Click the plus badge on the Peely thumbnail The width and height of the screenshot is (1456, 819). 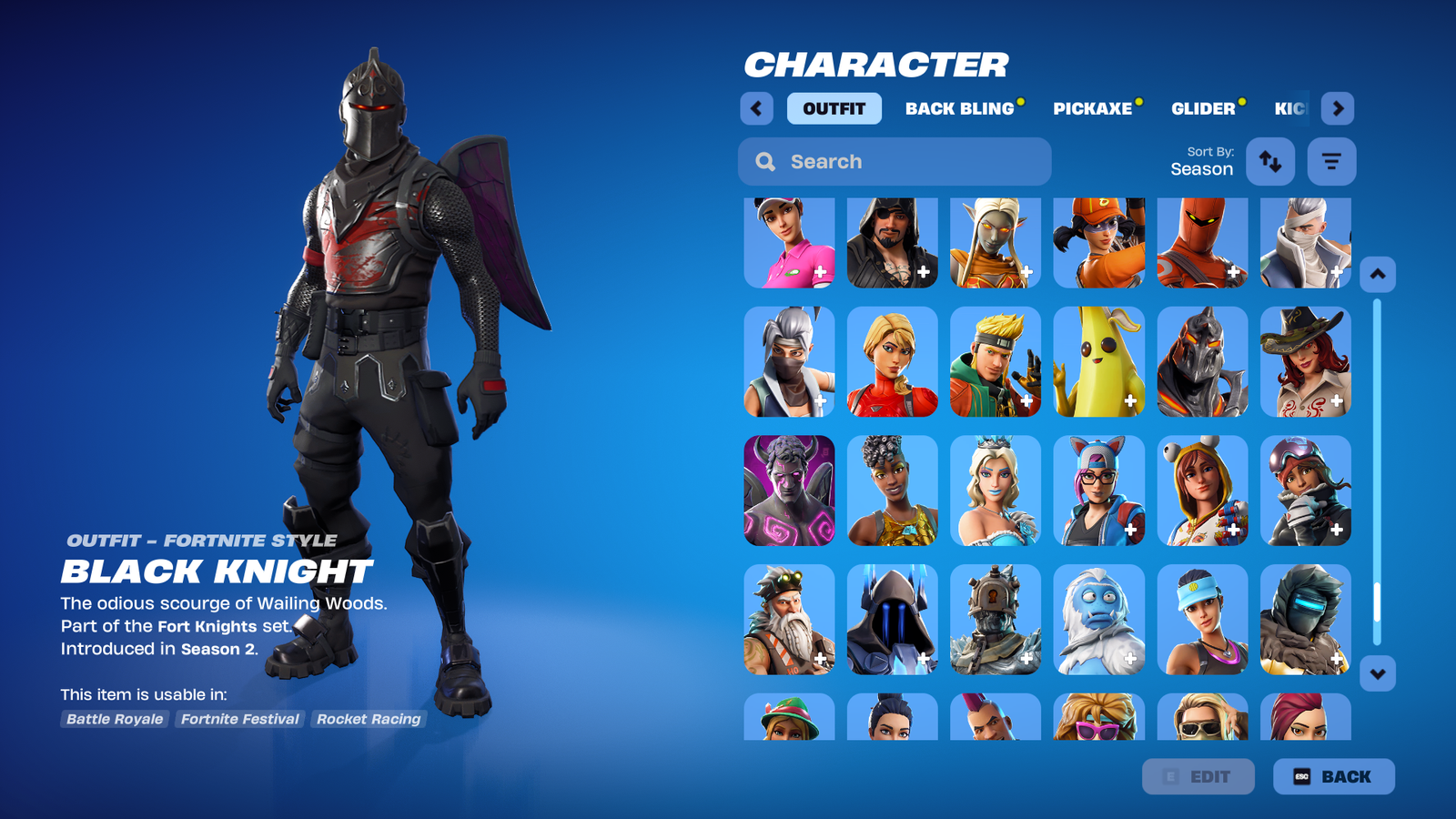(x=1131, y=400)
